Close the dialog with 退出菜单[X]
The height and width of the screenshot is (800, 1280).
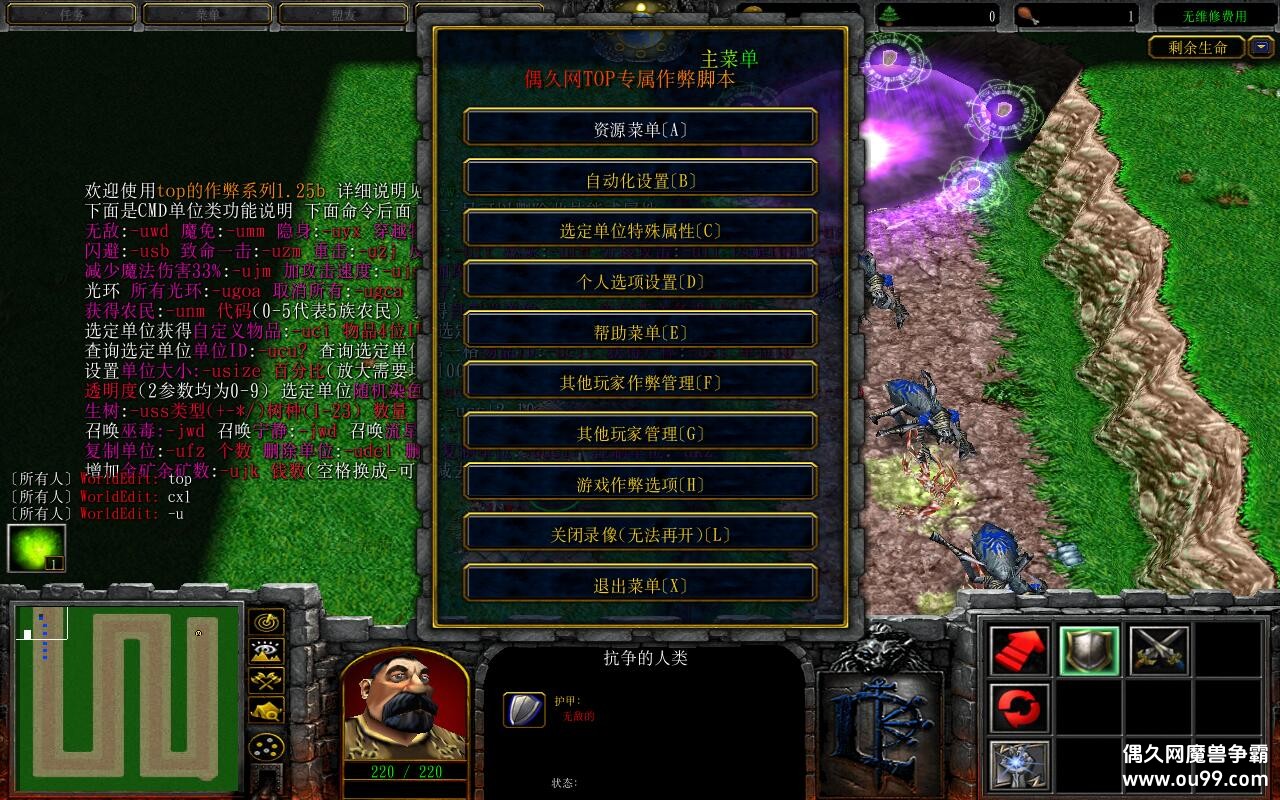(x=640, y=585)
